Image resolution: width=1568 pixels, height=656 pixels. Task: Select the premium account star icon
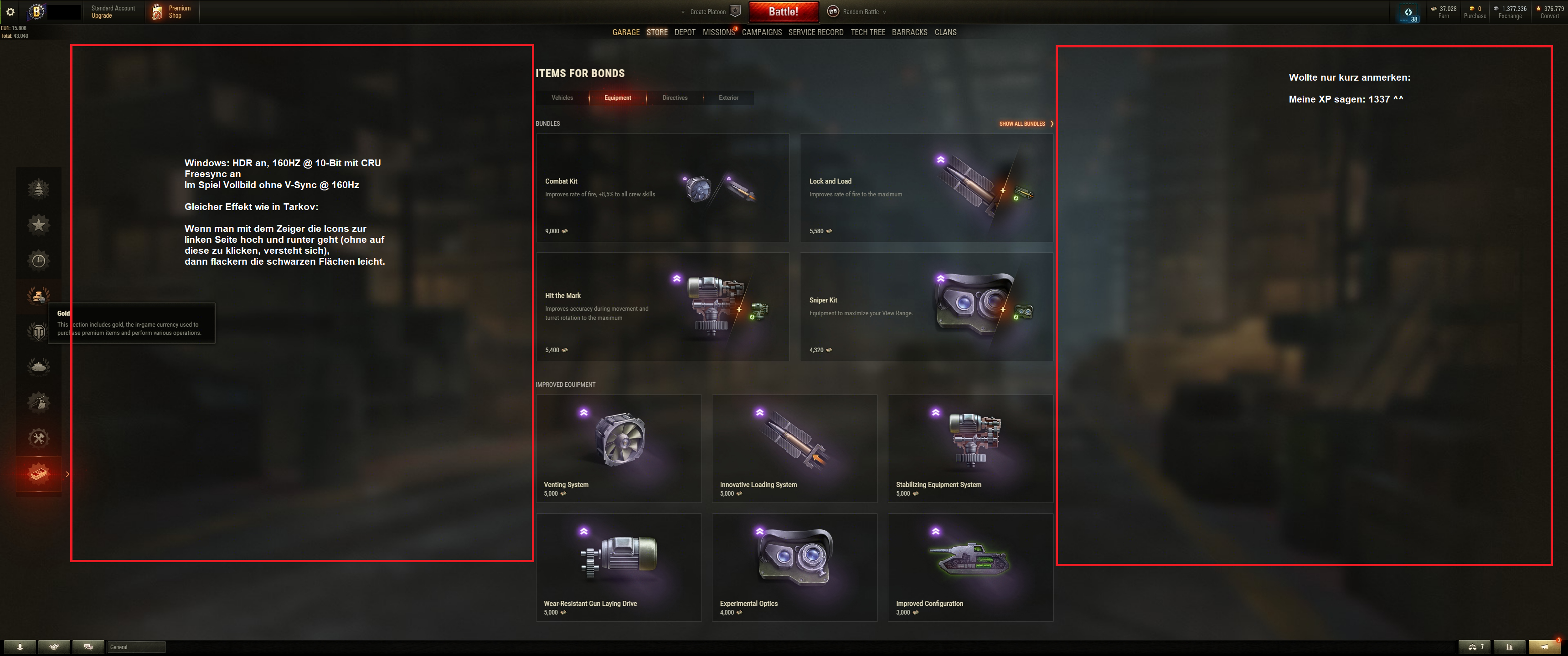coord(38,224)
